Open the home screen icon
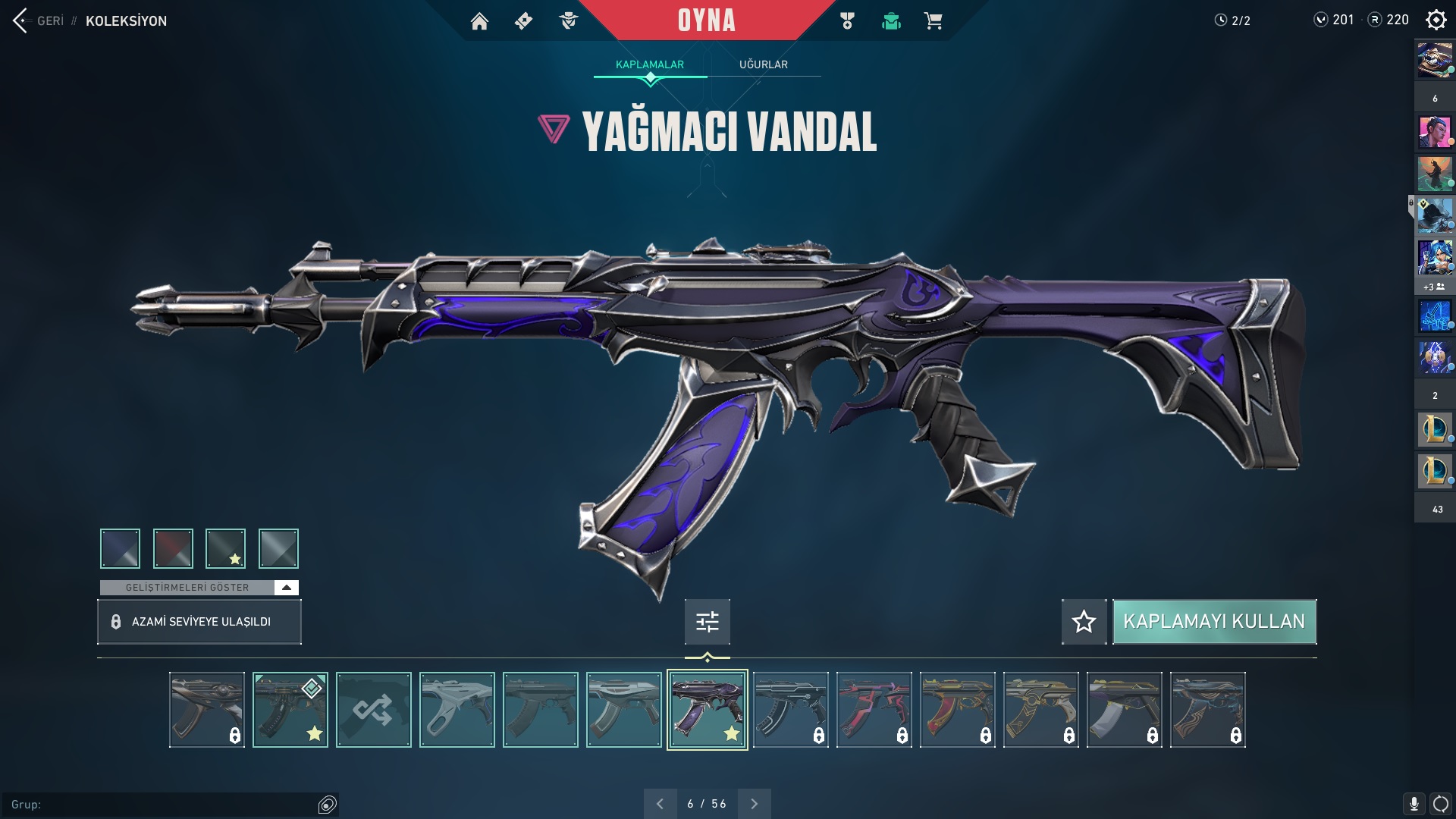1456x819 pixels. point(480,21)
